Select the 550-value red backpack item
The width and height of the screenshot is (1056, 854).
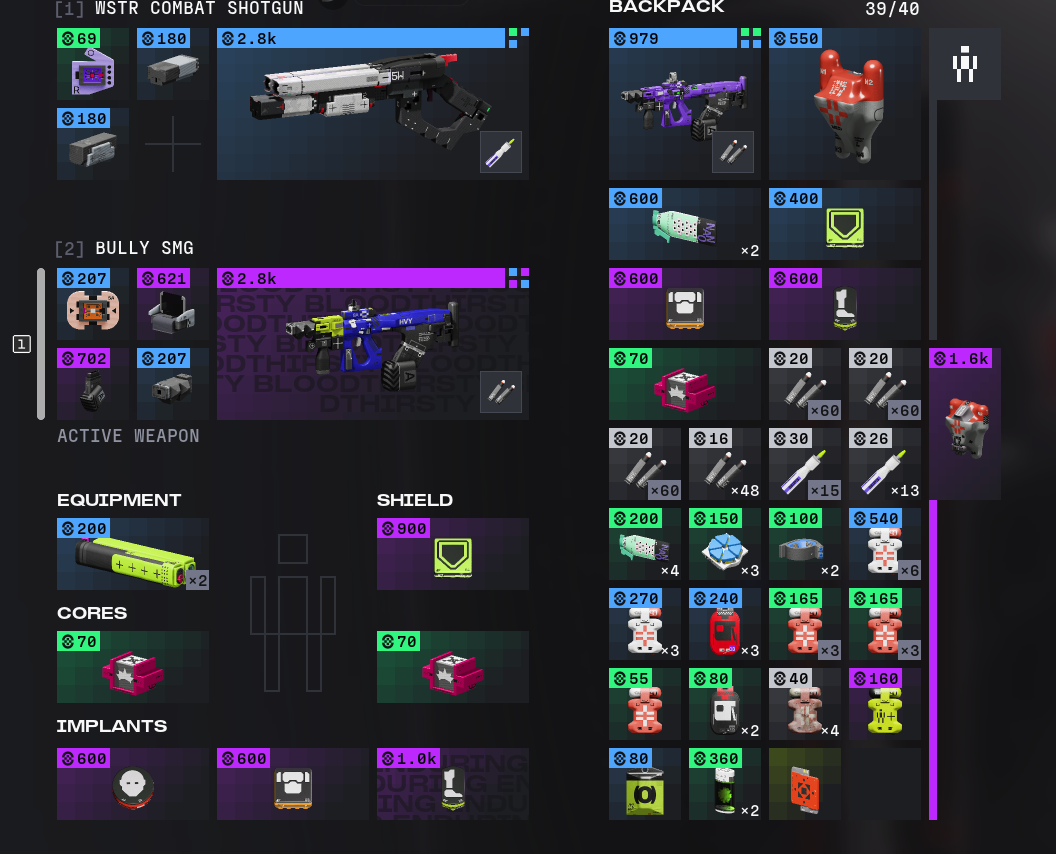[844, 104]
